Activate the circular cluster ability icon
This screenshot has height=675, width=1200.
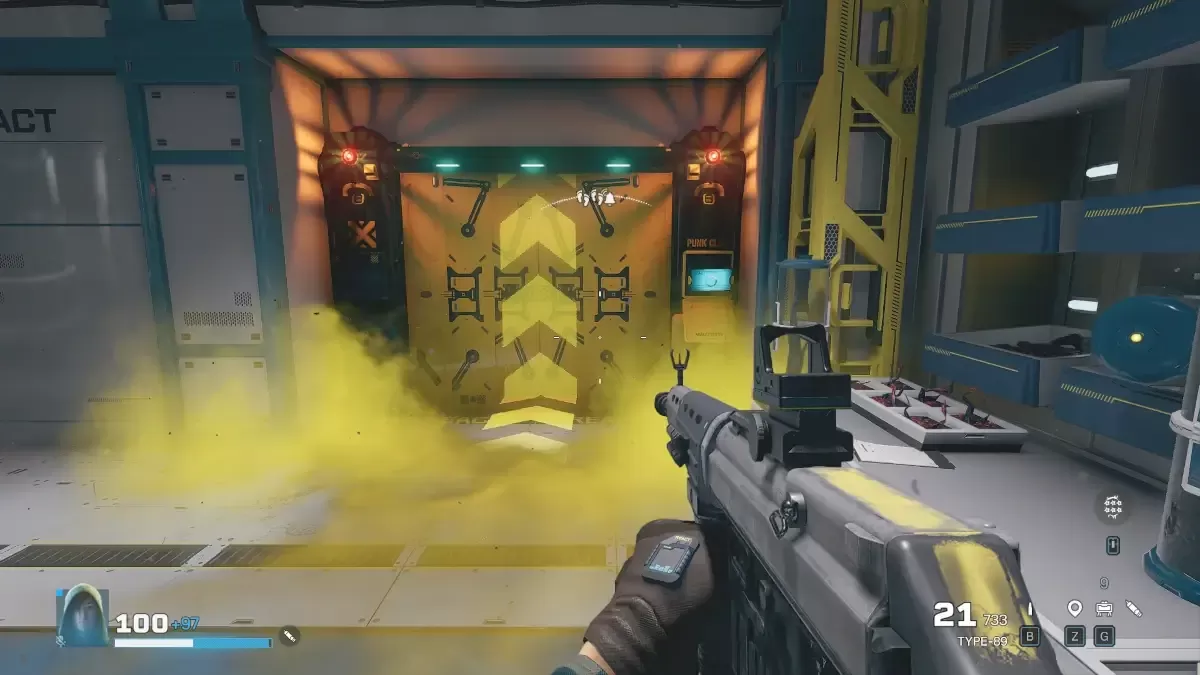point(1112,508)
